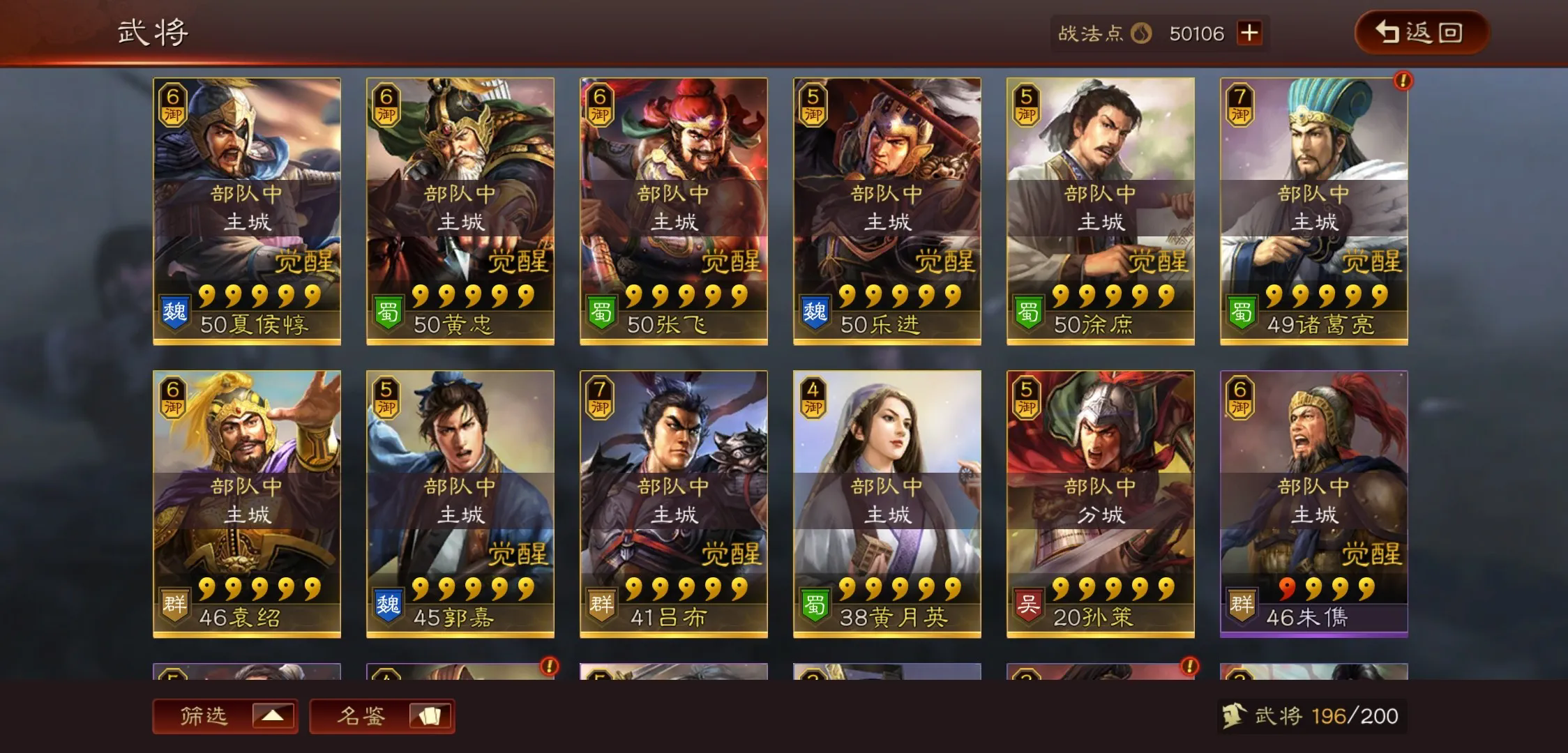Image resolution: width=1568 pixels, height=753 pixels.
Task: Open the 名鉴 card gallery
Action: tap(382, 716)
